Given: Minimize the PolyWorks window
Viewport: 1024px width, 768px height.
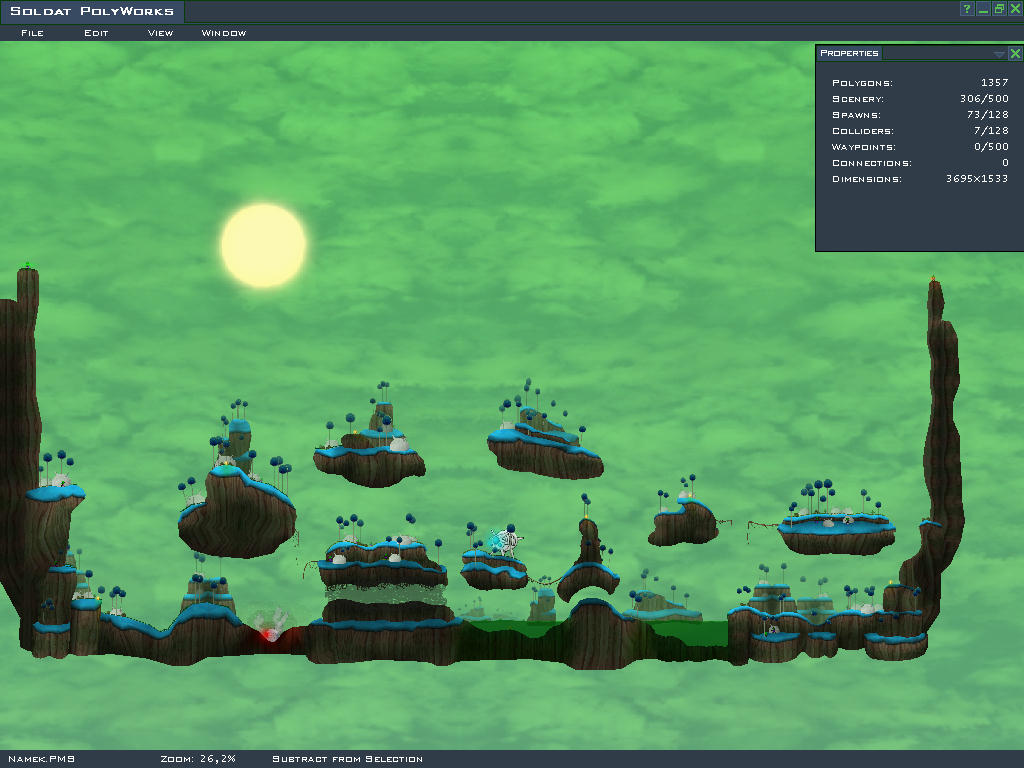Looking at the screenshot, I should click(x=983, y=9).
